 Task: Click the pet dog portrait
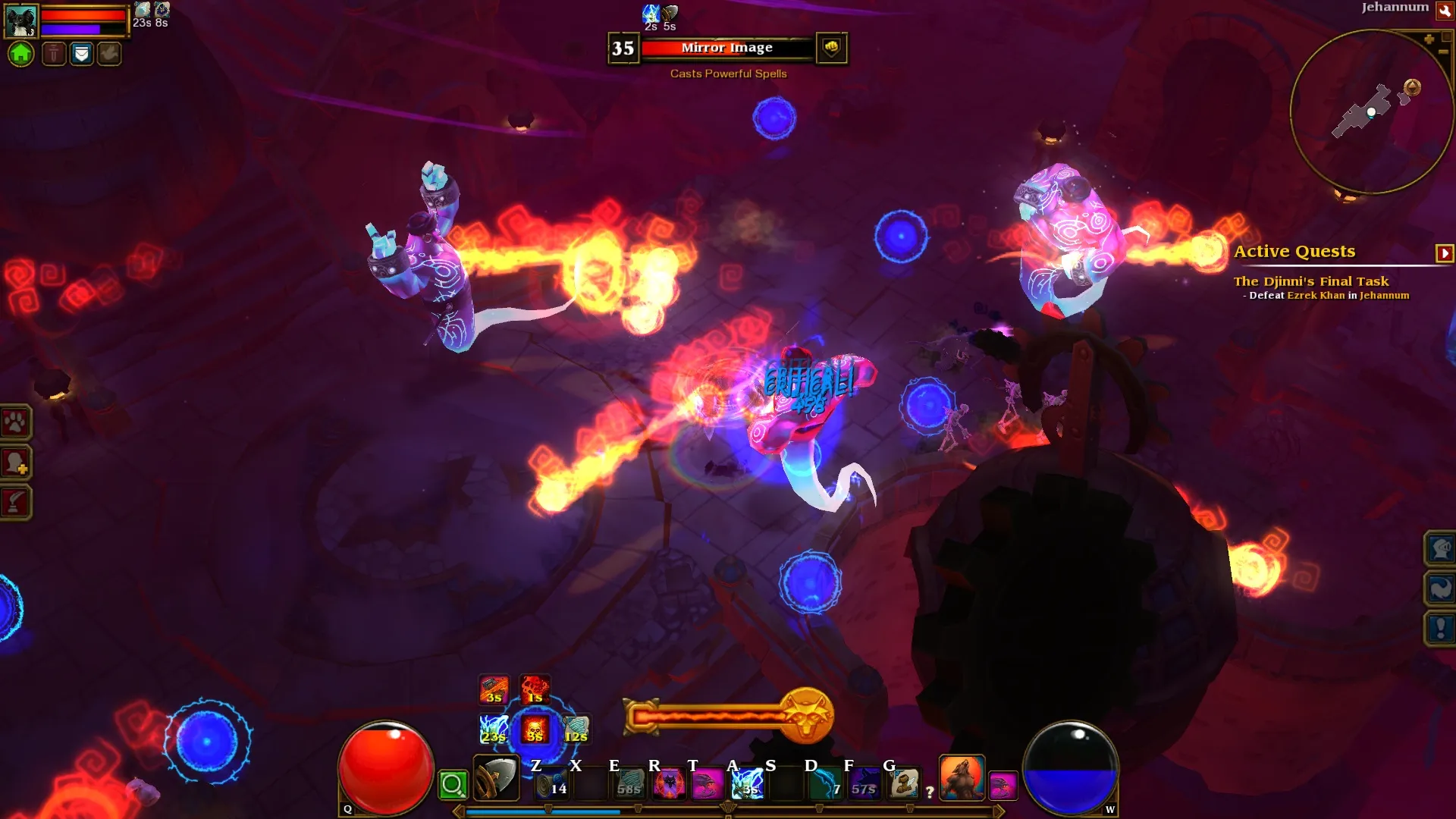click(x=20, y=20)
